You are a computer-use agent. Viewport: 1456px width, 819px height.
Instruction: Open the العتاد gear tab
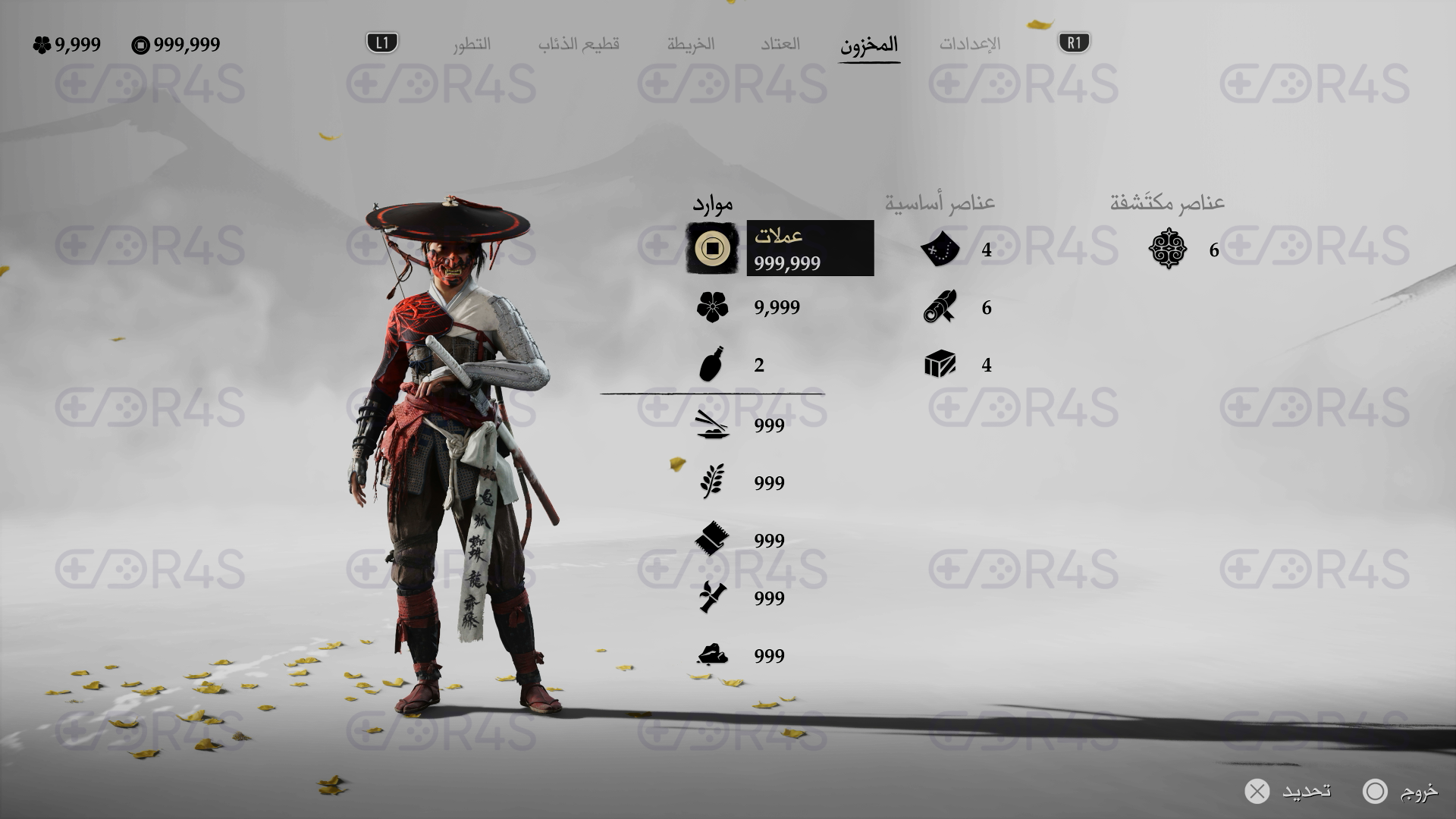pos(780,44)
